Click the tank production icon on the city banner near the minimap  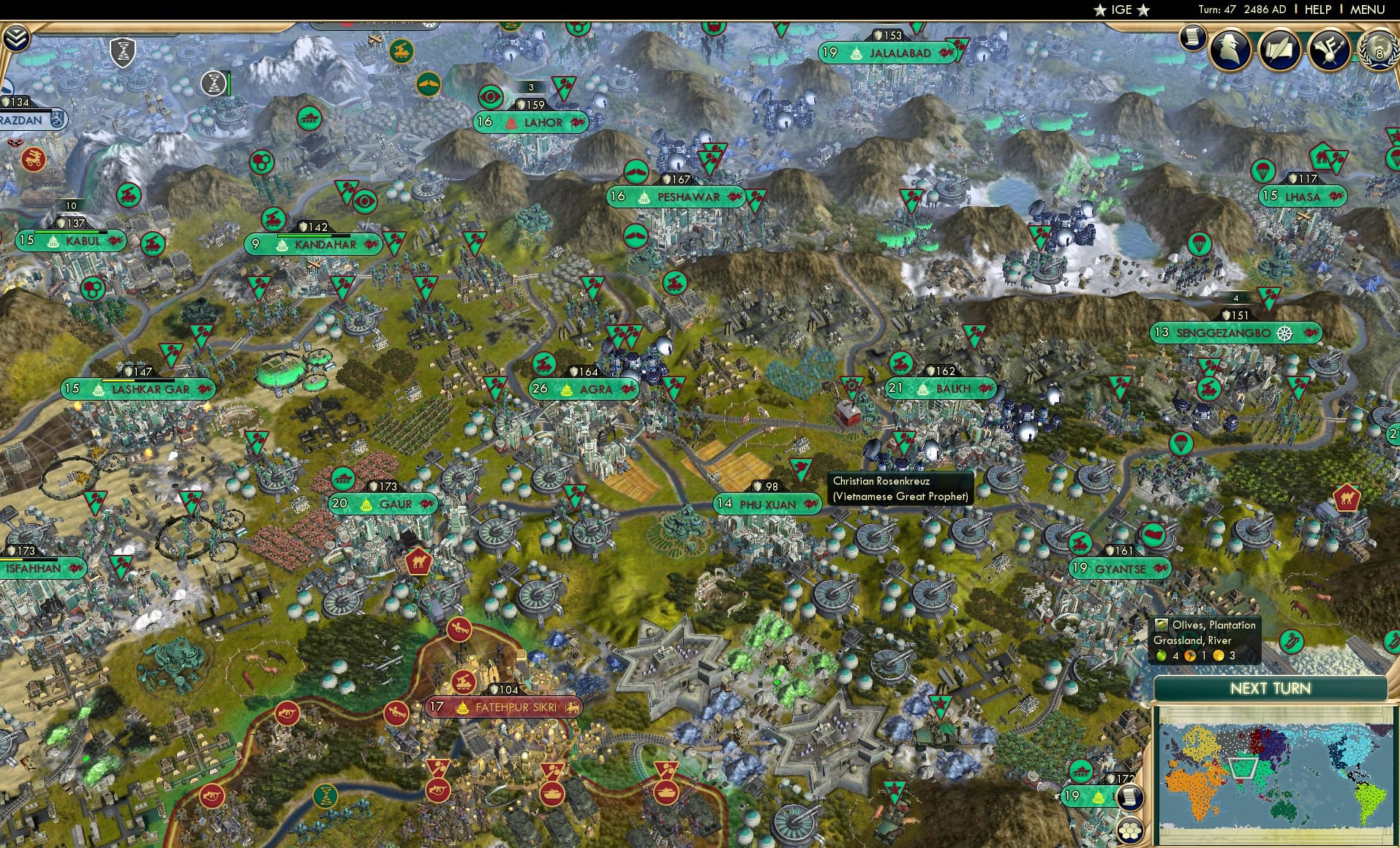click(1080, 770)
